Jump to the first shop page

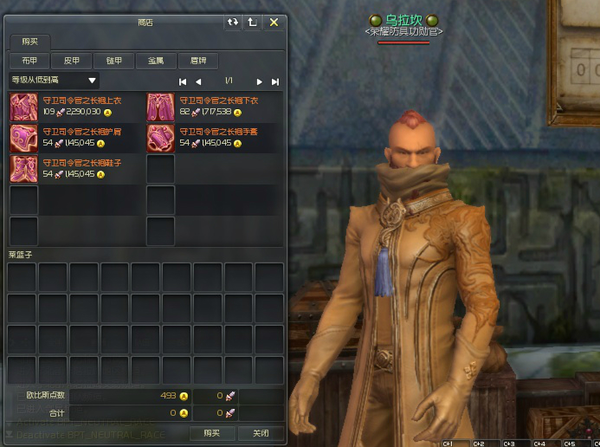point(183,81)
